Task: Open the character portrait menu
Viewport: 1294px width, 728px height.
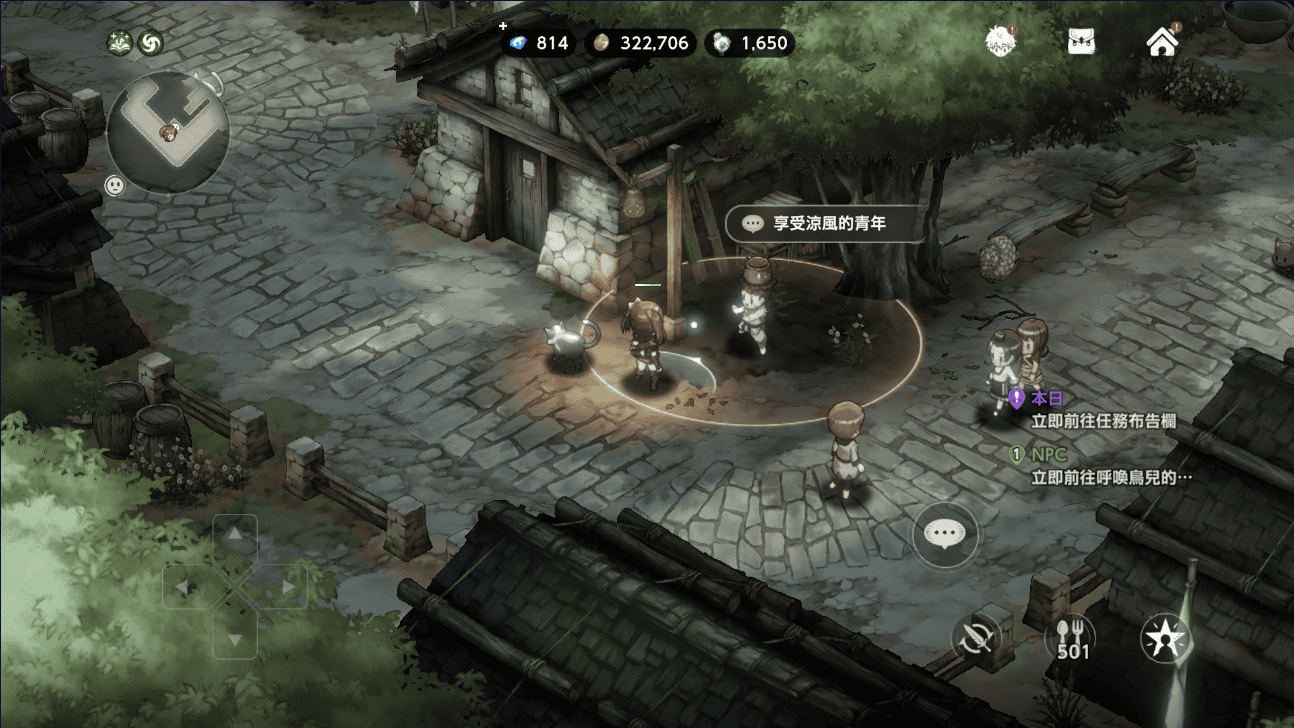Action: click(x=1000, y=42)
